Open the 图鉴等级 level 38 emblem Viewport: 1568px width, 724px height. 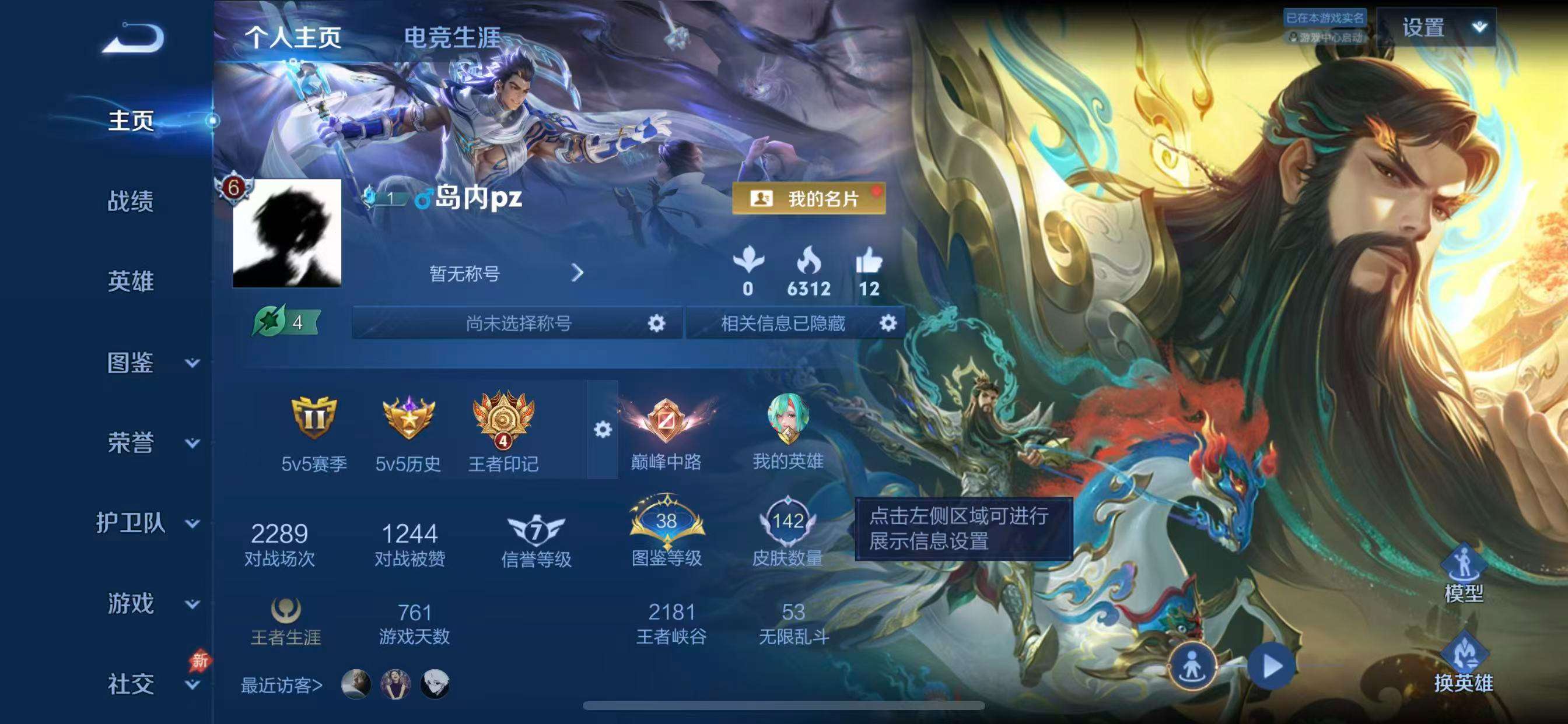[667, 529]
